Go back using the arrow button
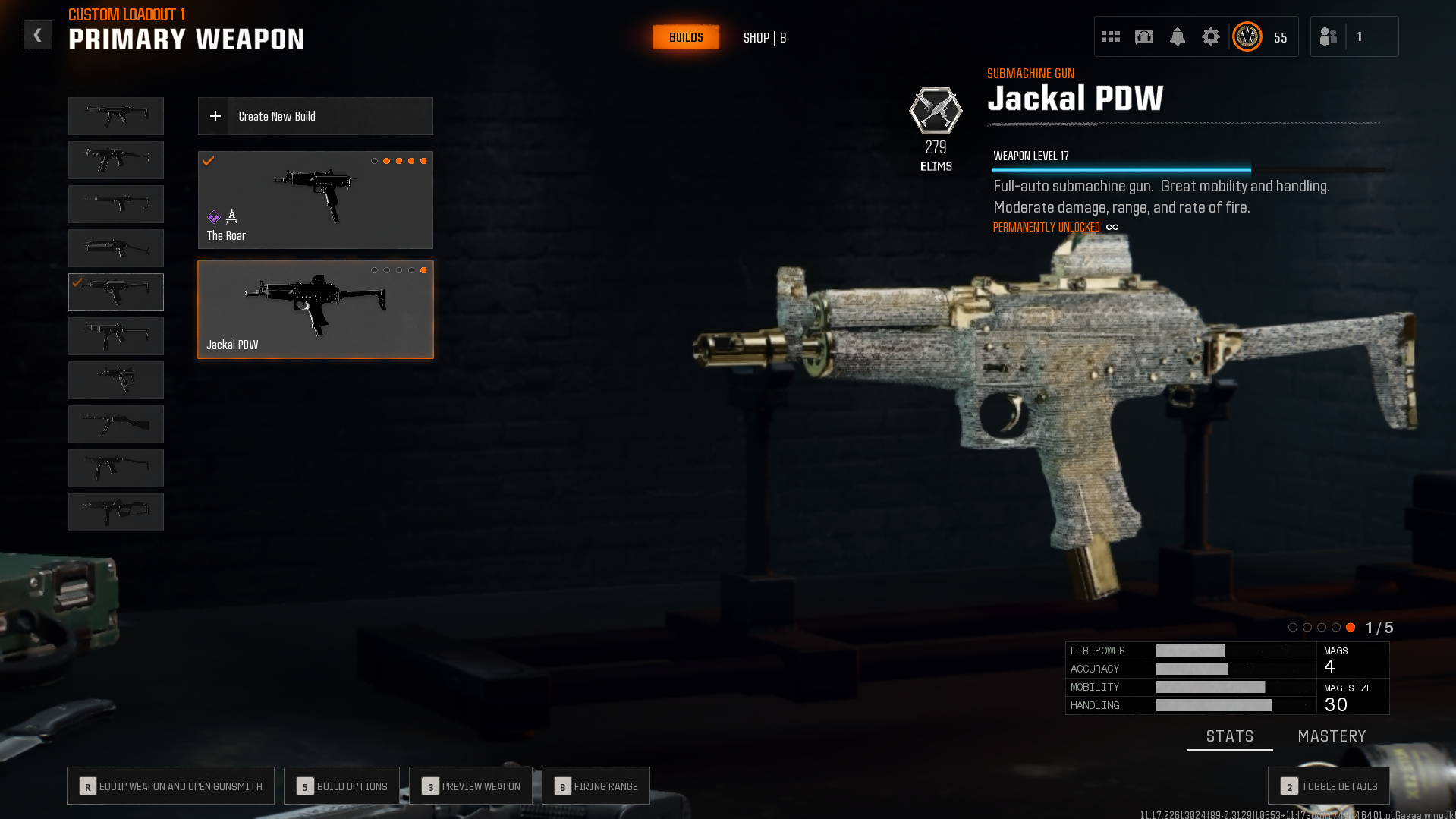This screenshot has width=1456, height=819. click(x=37, y=35)
